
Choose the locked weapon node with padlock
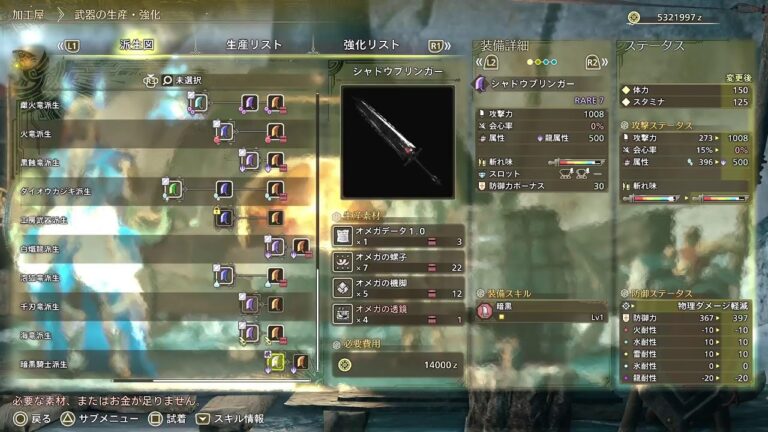click(225, 216)
